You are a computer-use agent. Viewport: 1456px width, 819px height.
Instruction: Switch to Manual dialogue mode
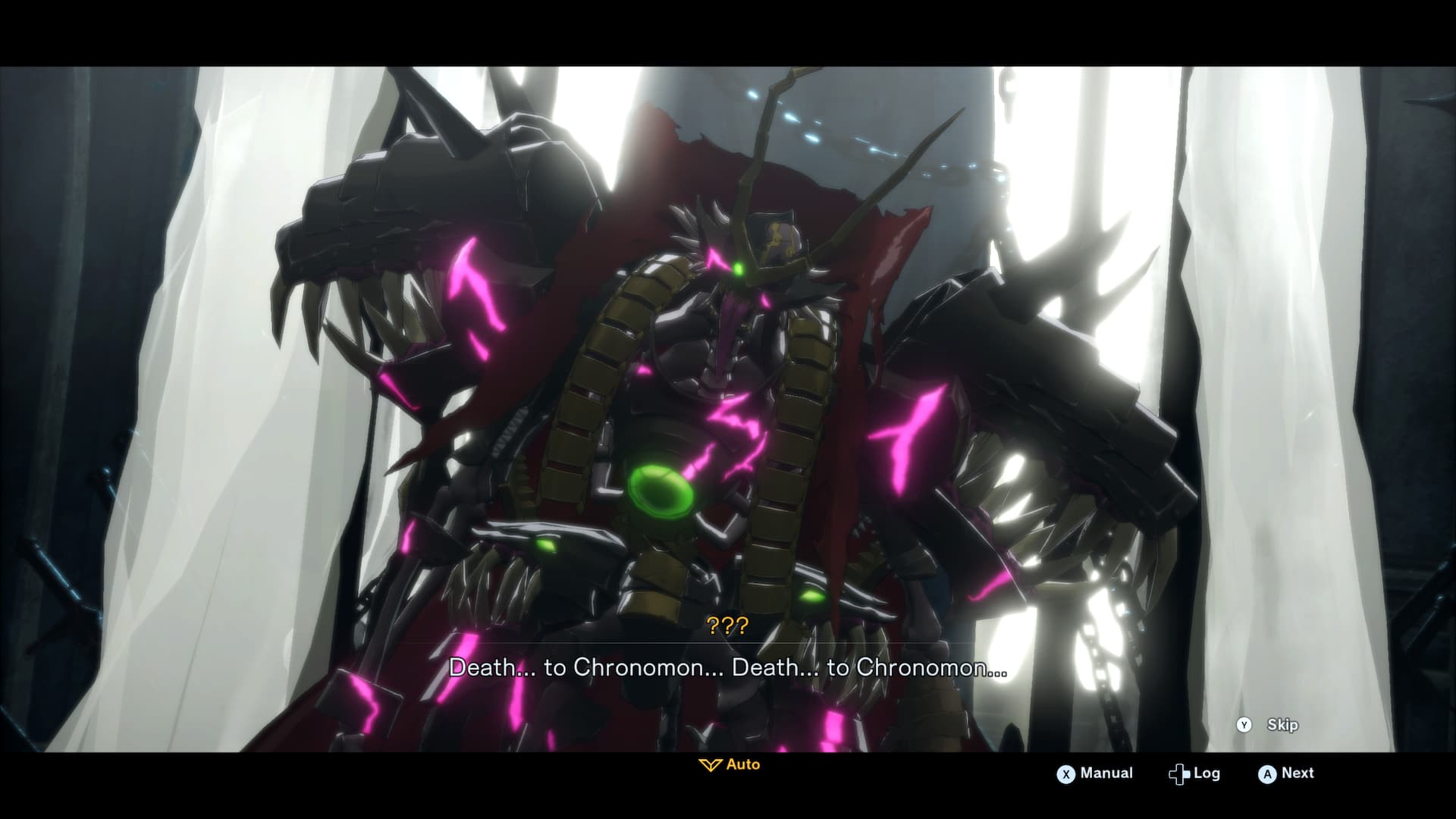tap(1095, 773)
